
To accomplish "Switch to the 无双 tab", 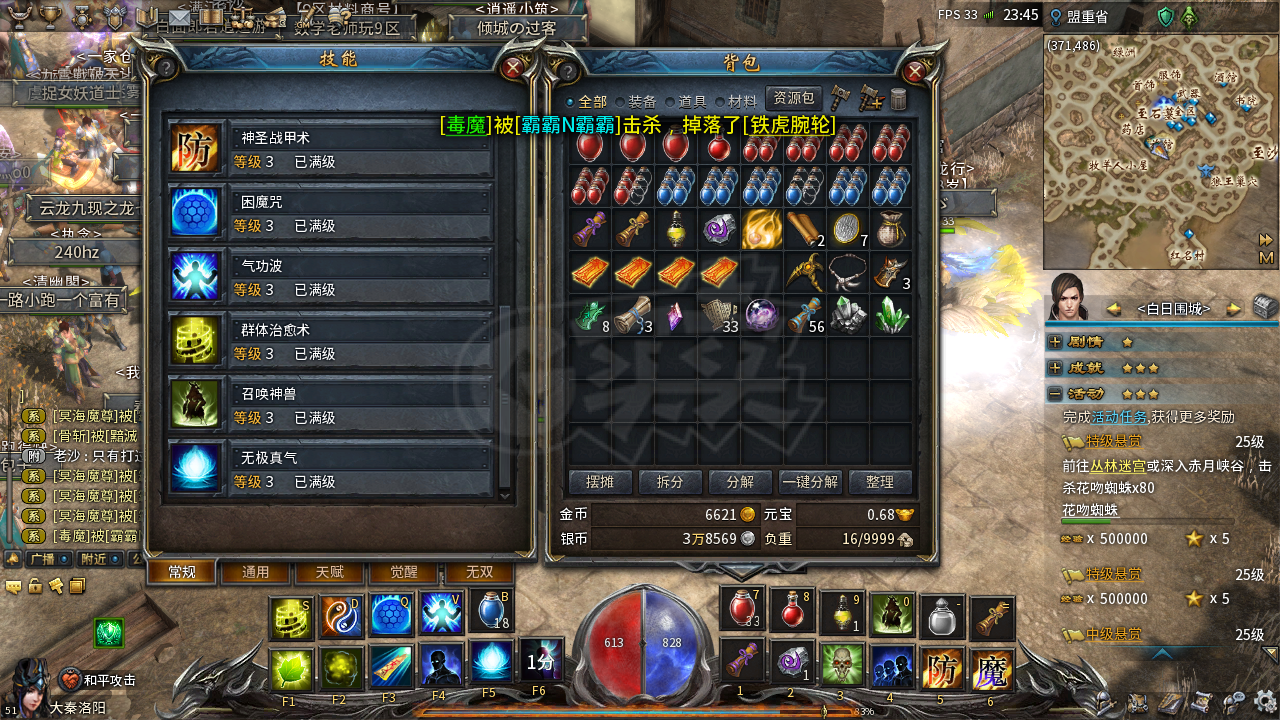I will click(x=479, y=572).
